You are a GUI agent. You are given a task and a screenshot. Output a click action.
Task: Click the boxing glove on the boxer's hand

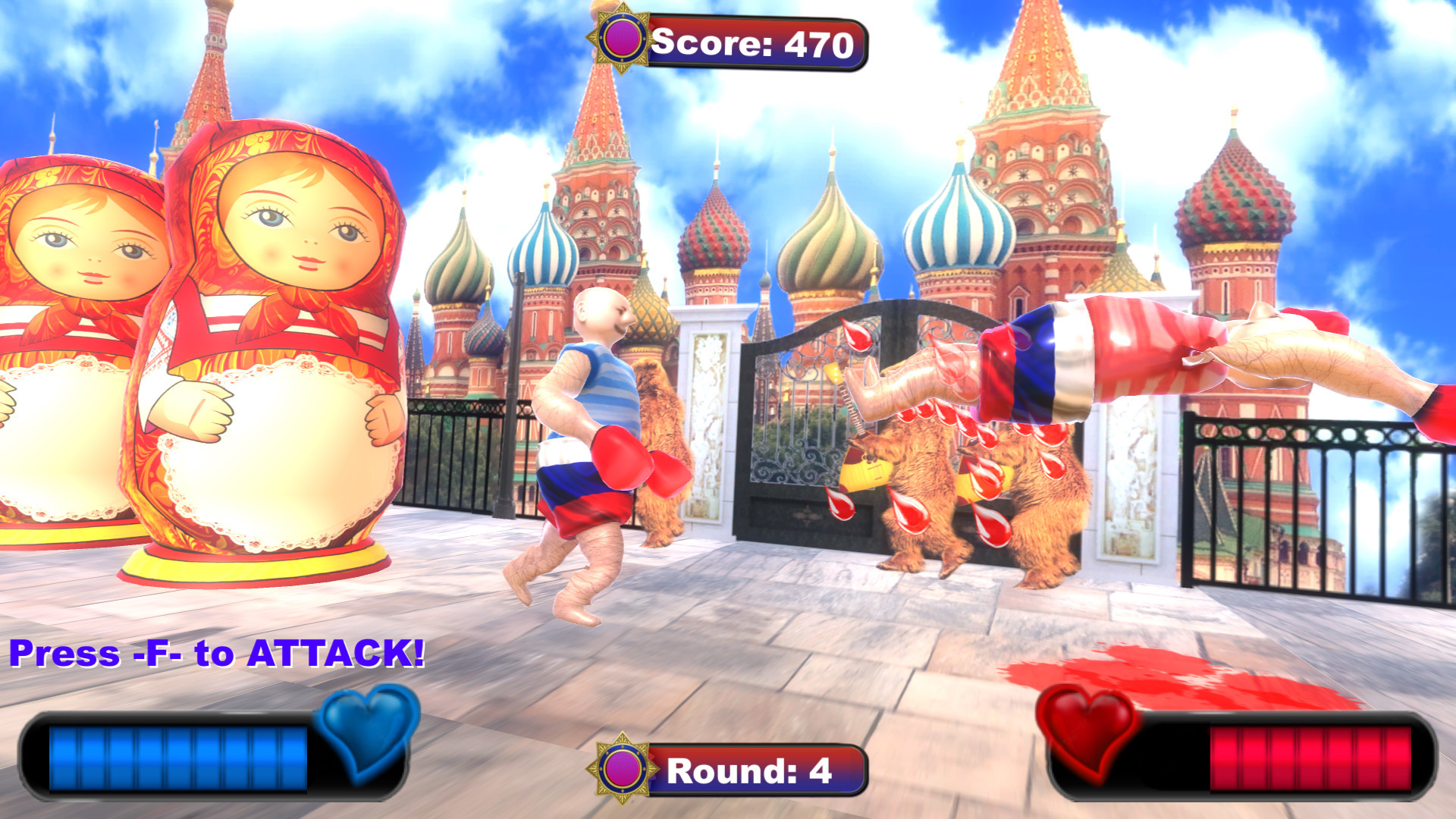[x=622, y=455]
